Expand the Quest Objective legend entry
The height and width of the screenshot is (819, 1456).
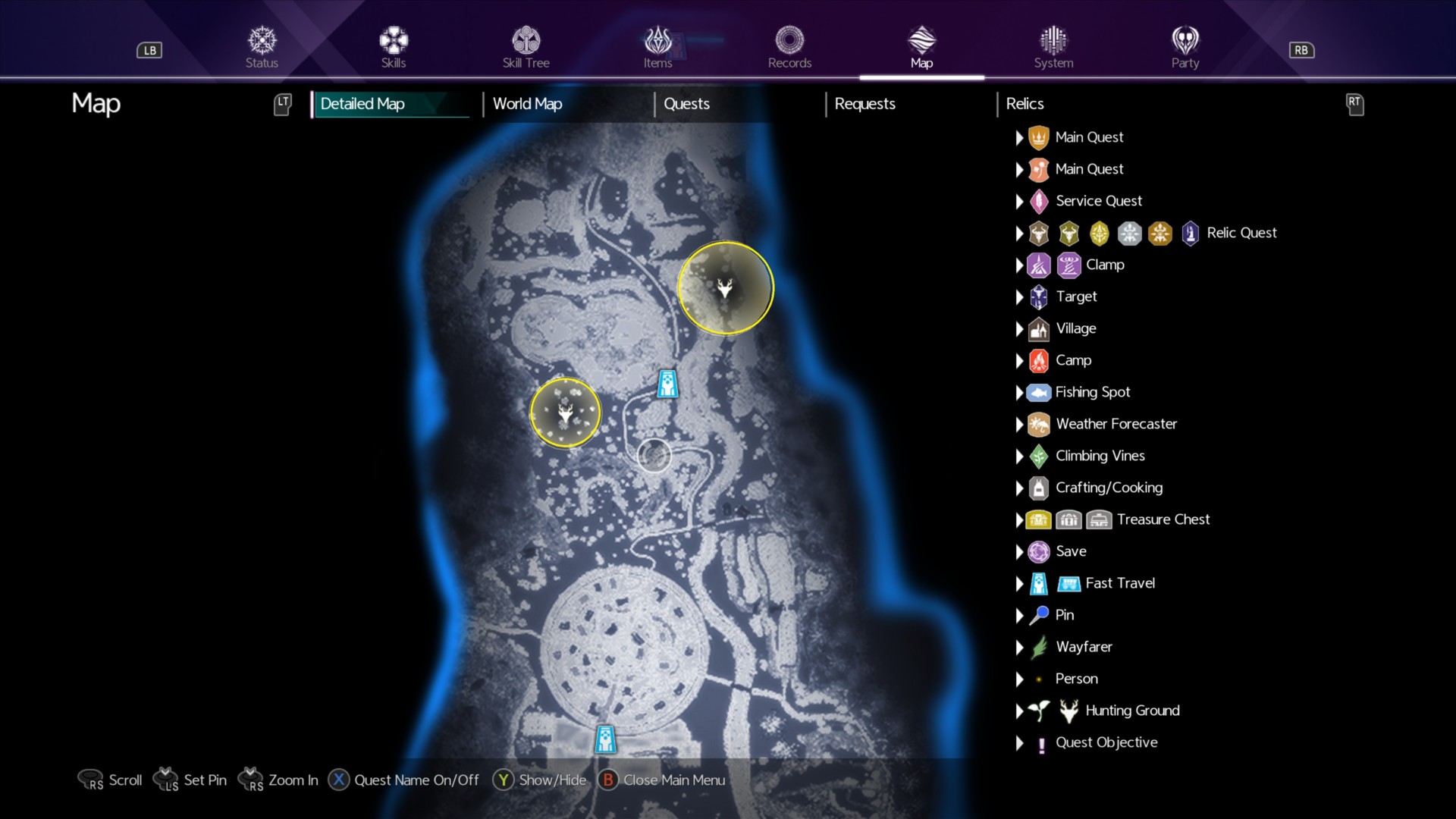pyautogui.click(x=1020, y=742)
